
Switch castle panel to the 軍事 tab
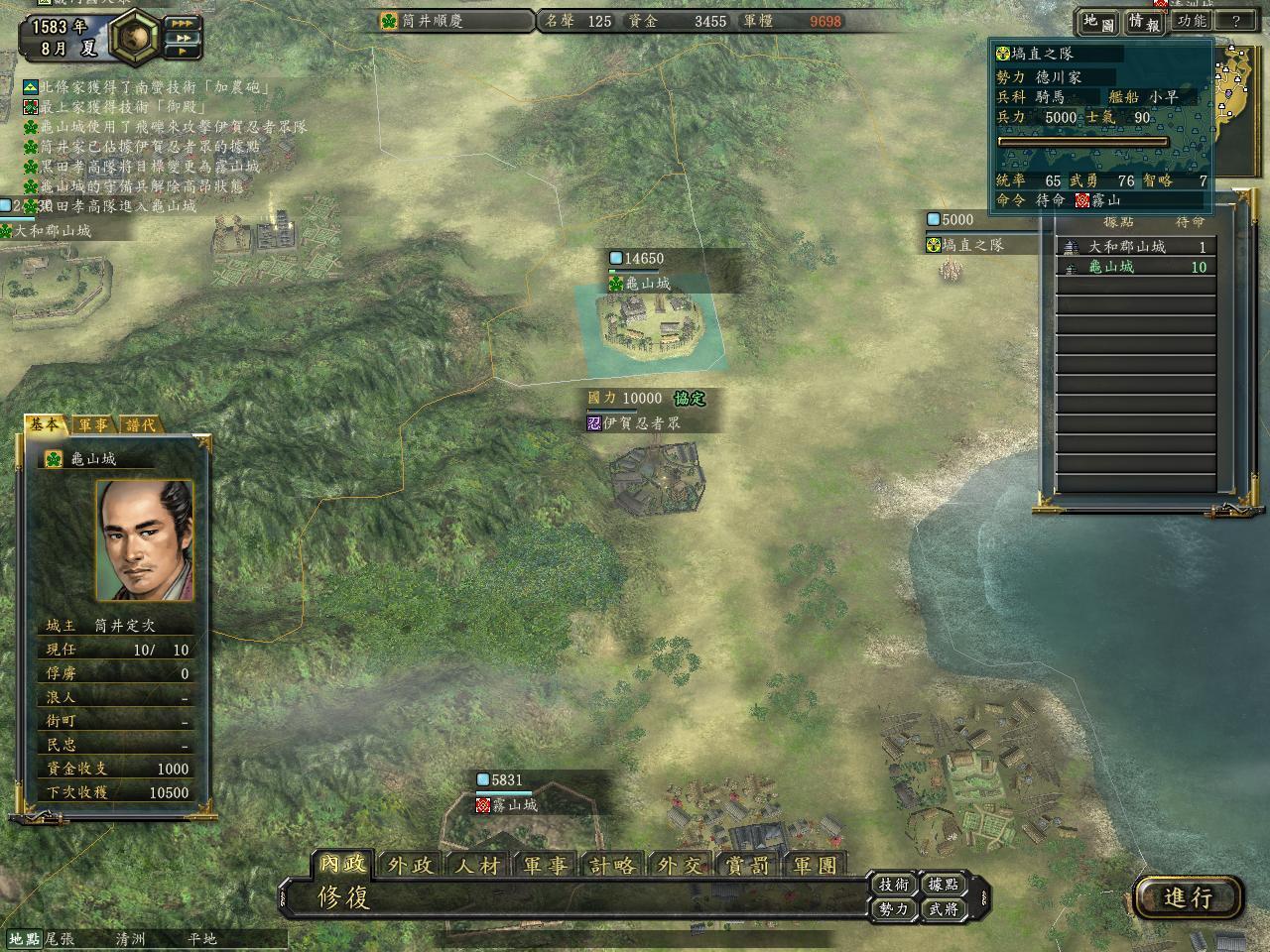[x=94, y=424]
